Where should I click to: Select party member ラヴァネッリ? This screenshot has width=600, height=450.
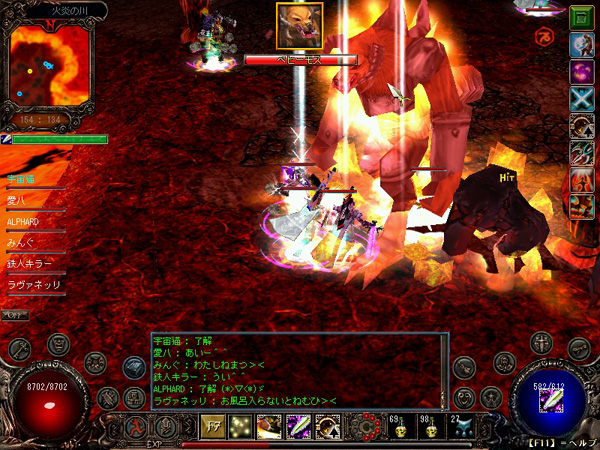tap(34, 285)
